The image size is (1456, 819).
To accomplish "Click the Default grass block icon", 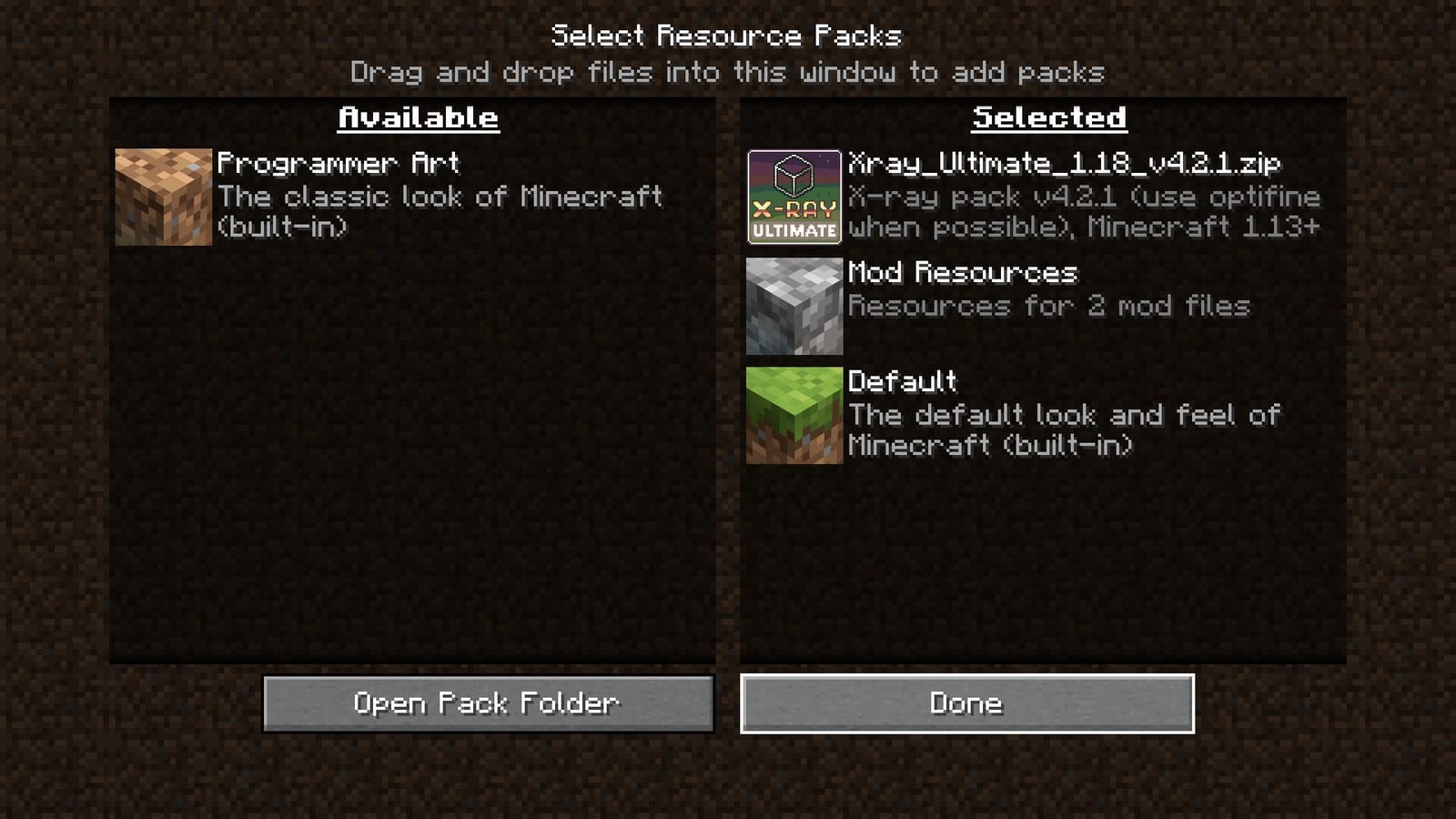I will (x=794, y=416).
